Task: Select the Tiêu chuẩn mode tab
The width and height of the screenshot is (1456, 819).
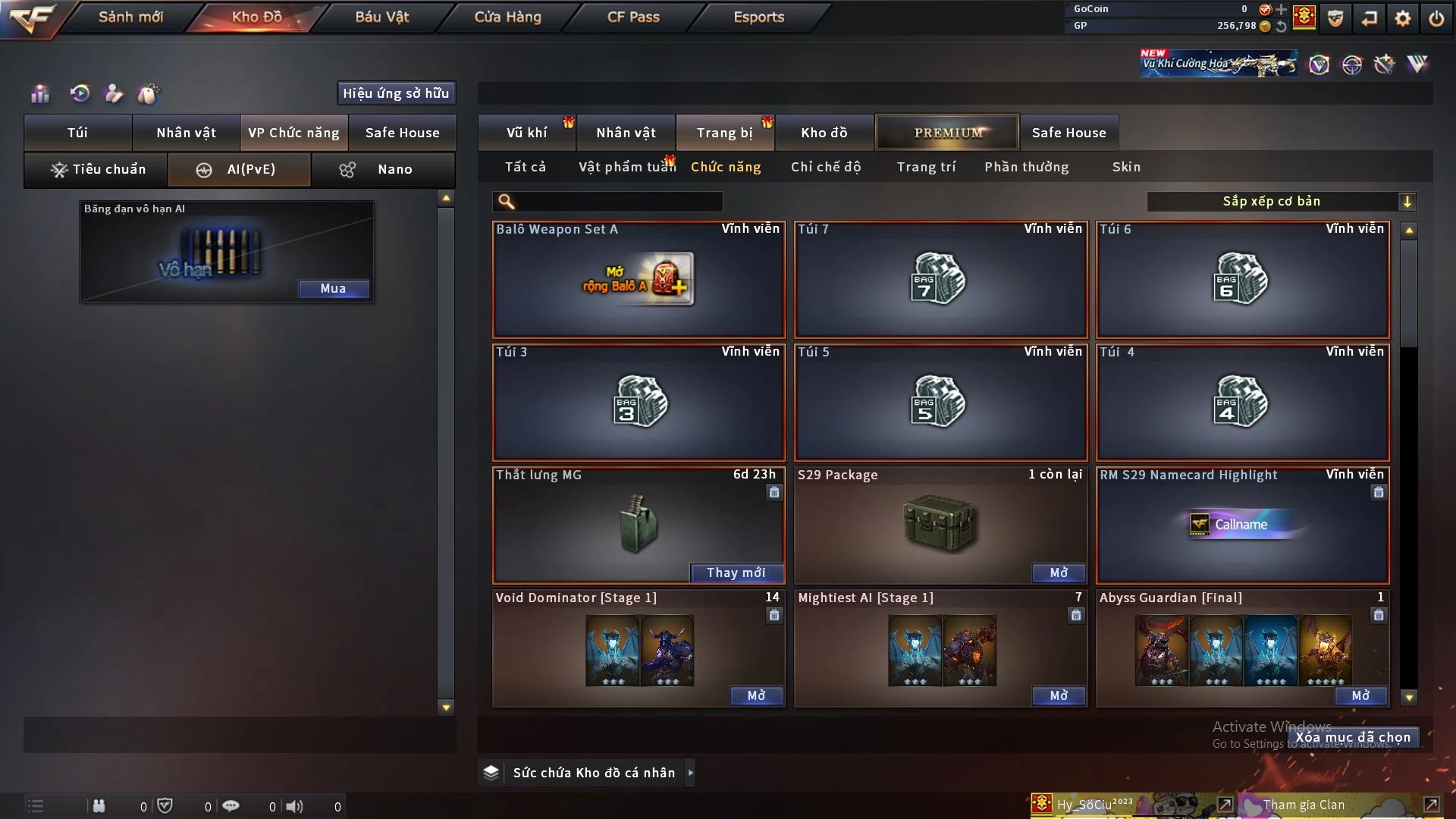Action: tap(96, 169)
